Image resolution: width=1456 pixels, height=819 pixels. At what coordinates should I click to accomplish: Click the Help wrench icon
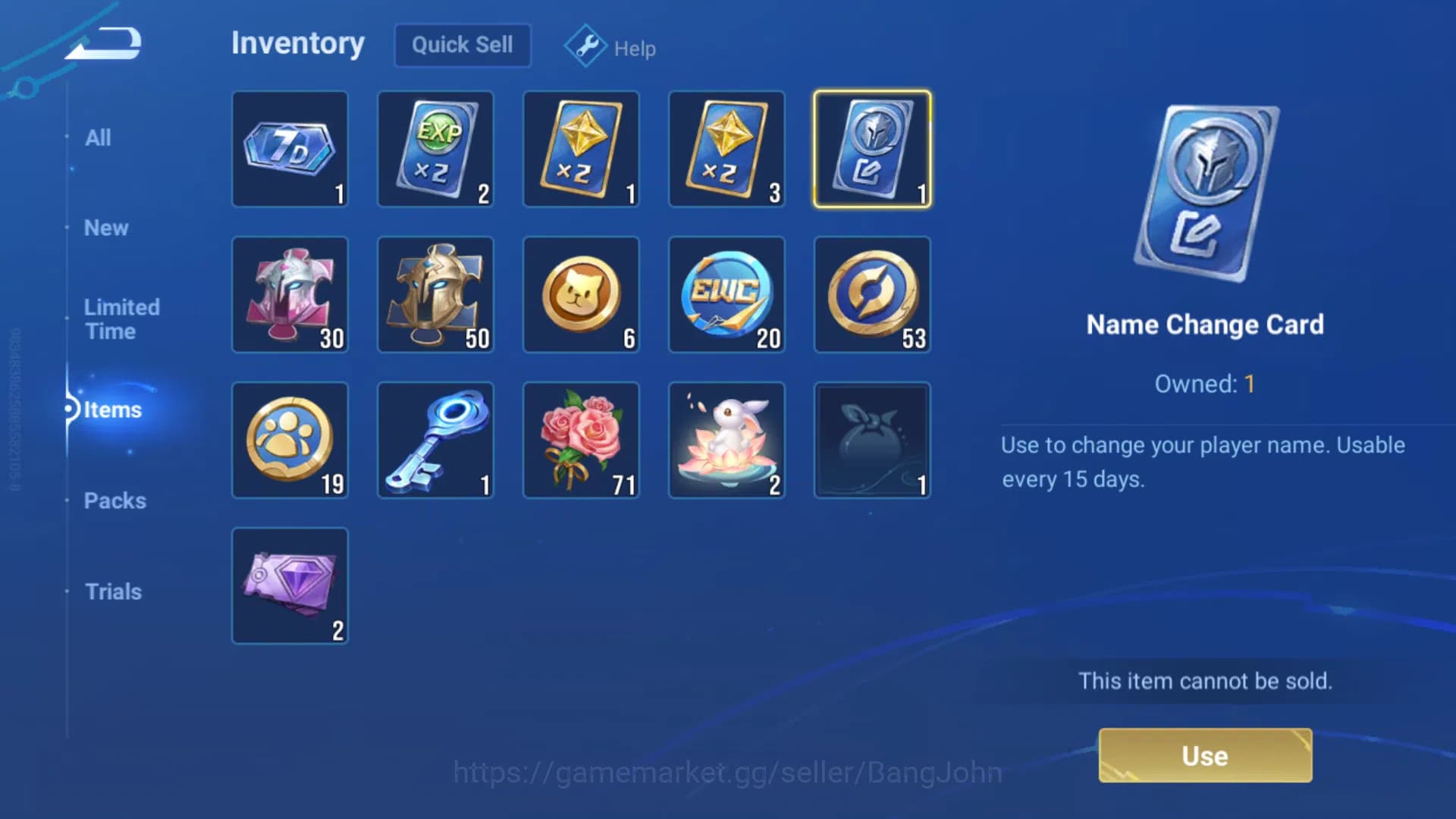tap(584, 45)
